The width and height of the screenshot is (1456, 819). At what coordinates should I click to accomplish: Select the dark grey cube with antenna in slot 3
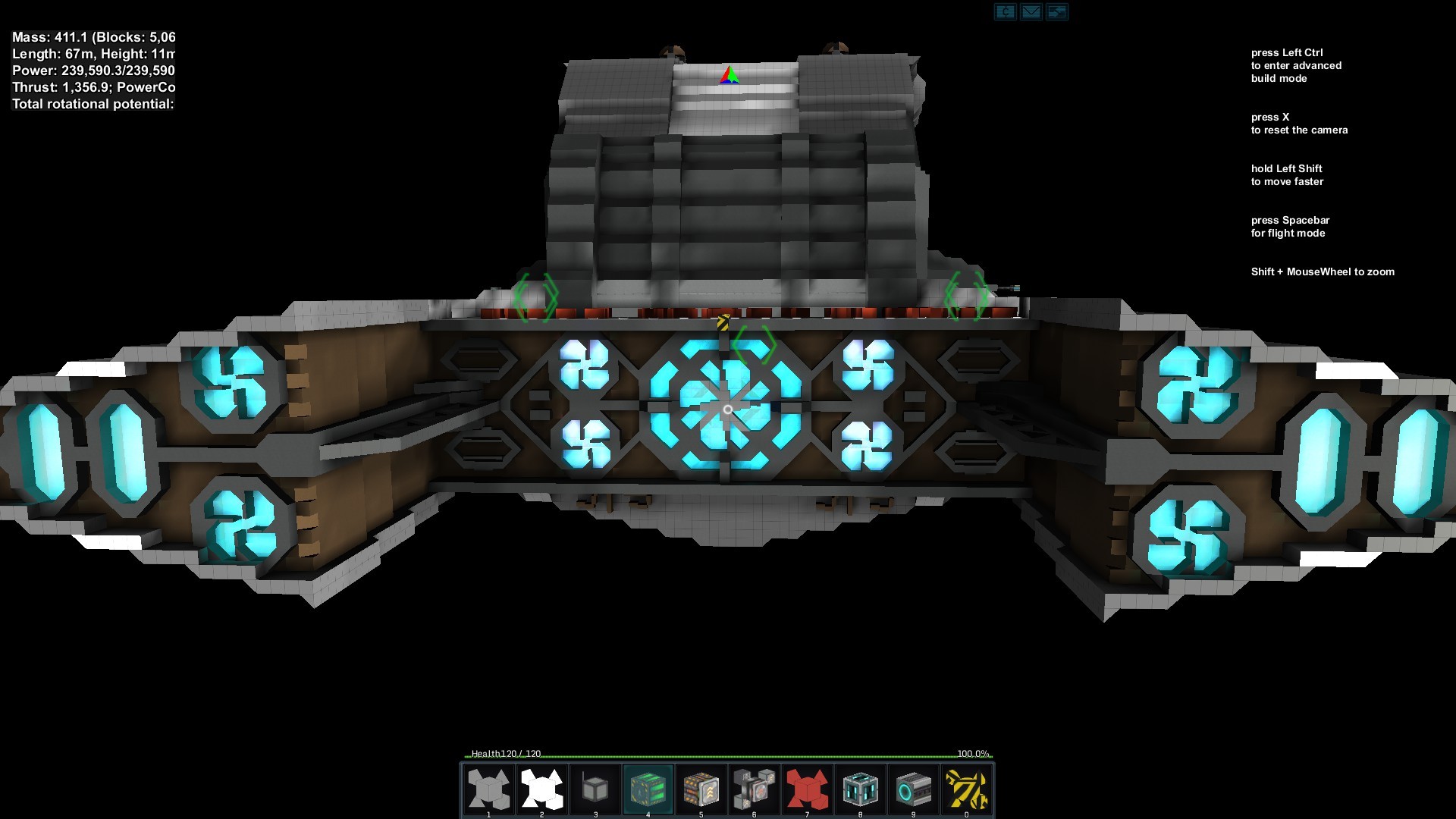click(595, 789)
